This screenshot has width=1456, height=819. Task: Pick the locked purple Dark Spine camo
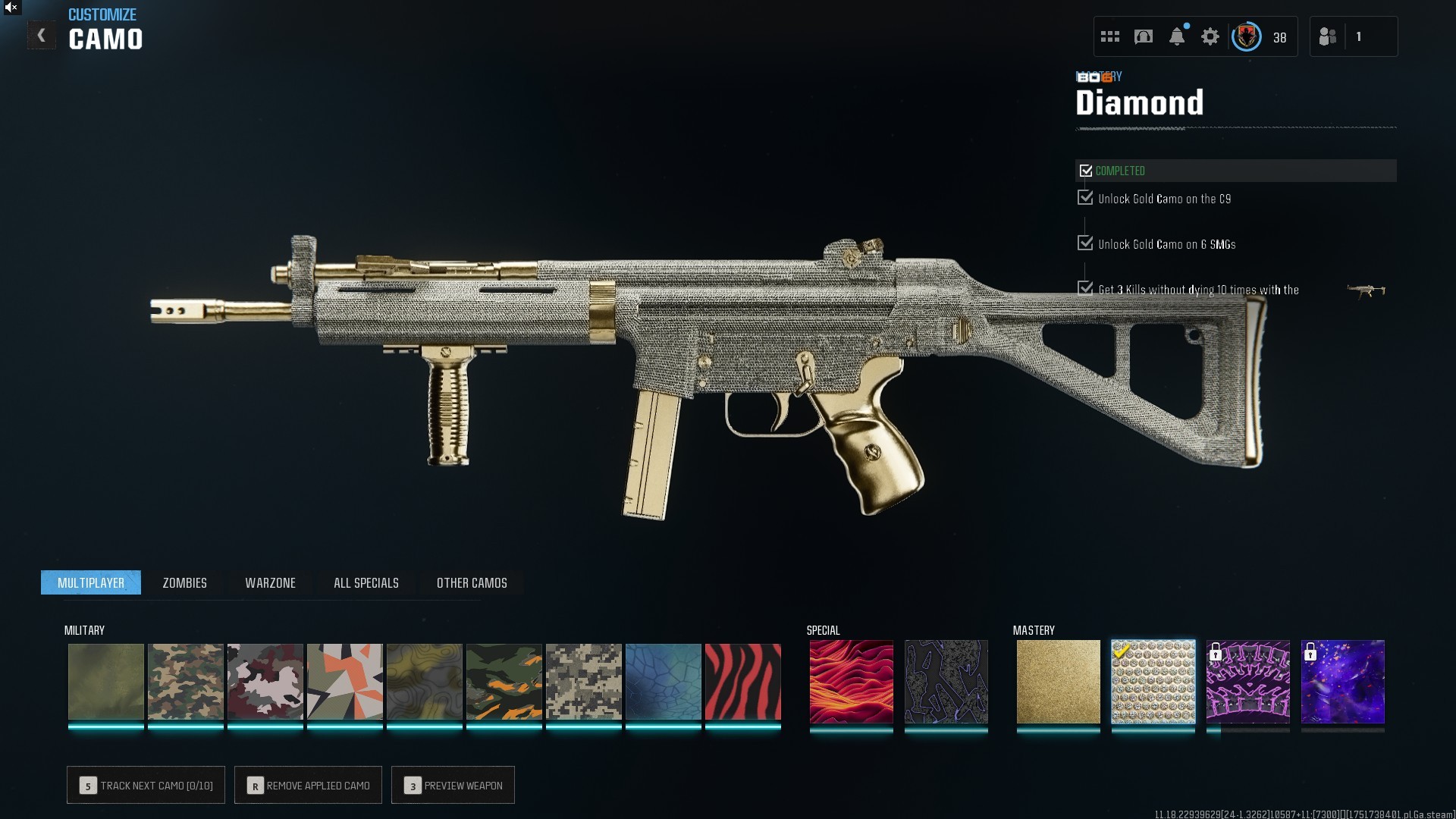(x=1247, y=682)
